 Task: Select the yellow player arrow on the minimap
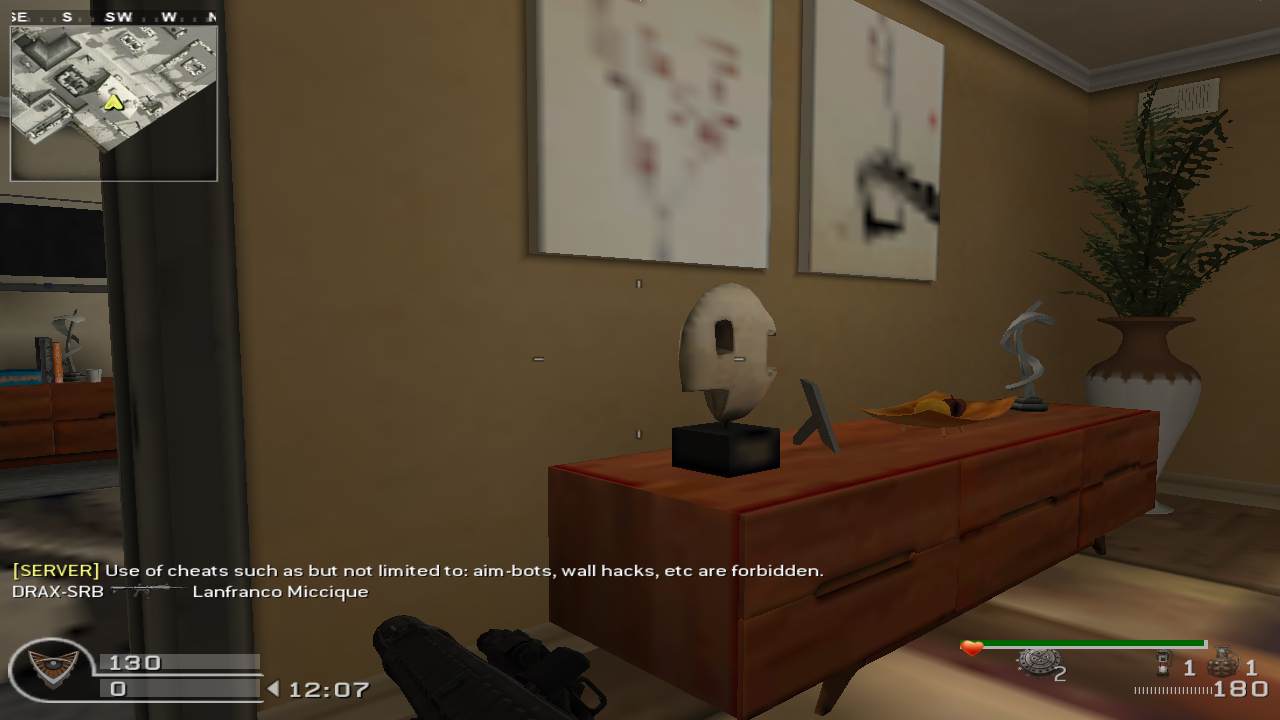(114, 102)
